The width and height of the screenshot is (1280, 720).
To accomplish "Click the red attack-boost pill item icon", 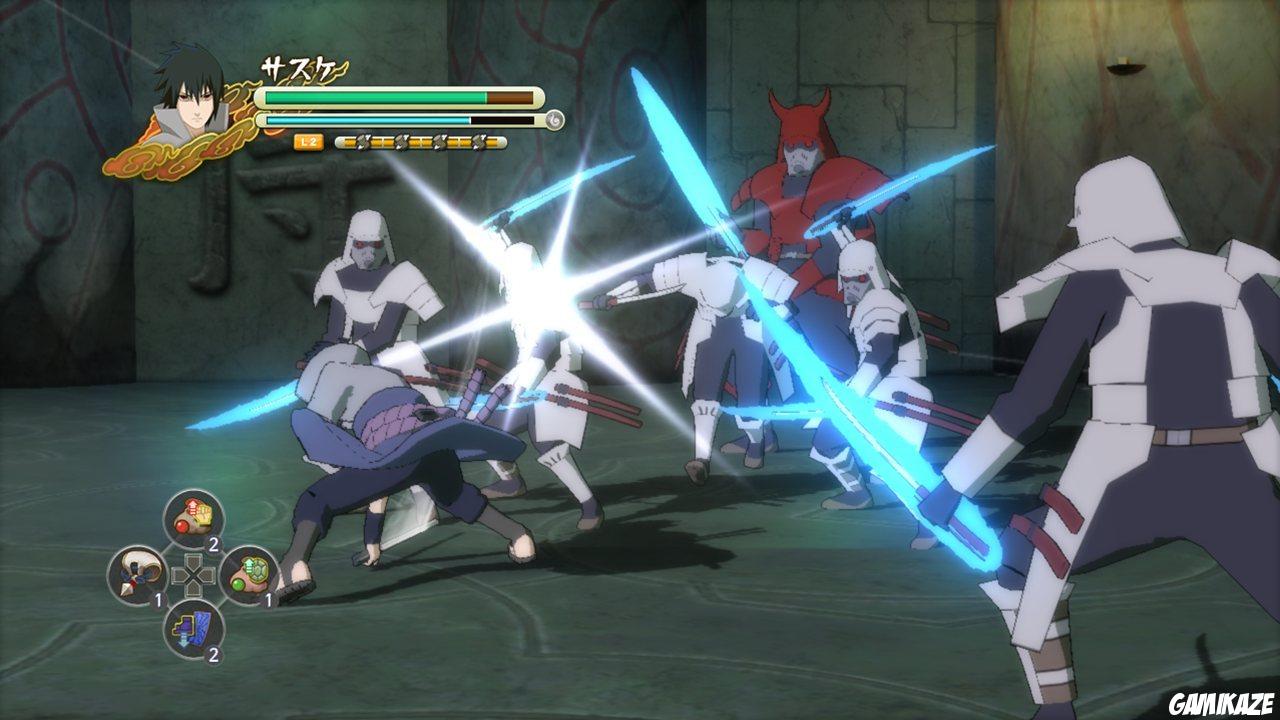I will pos(191,516).
